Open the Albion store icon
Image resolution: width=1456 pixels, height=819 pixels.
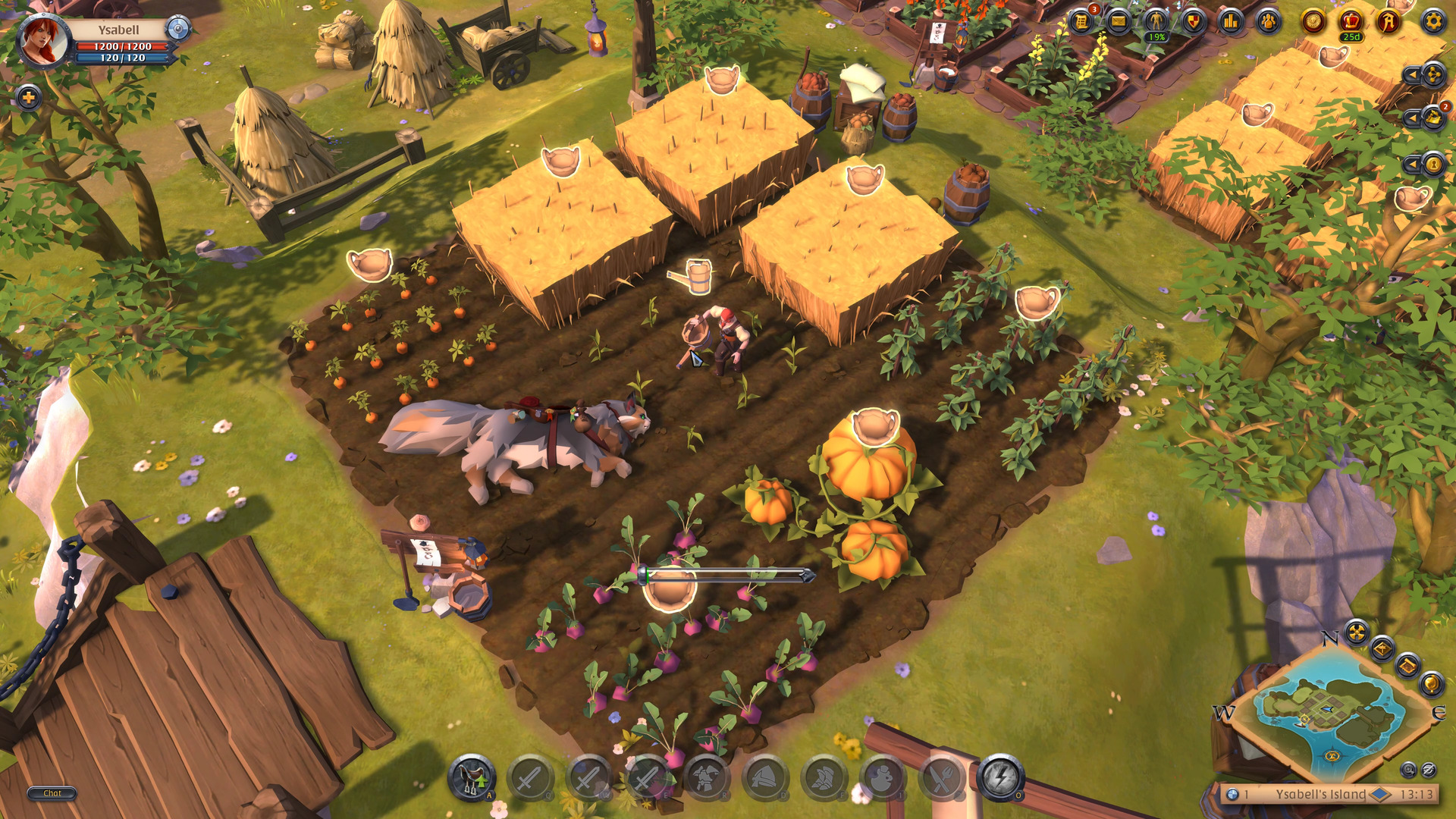click(x=1389, y=20)
